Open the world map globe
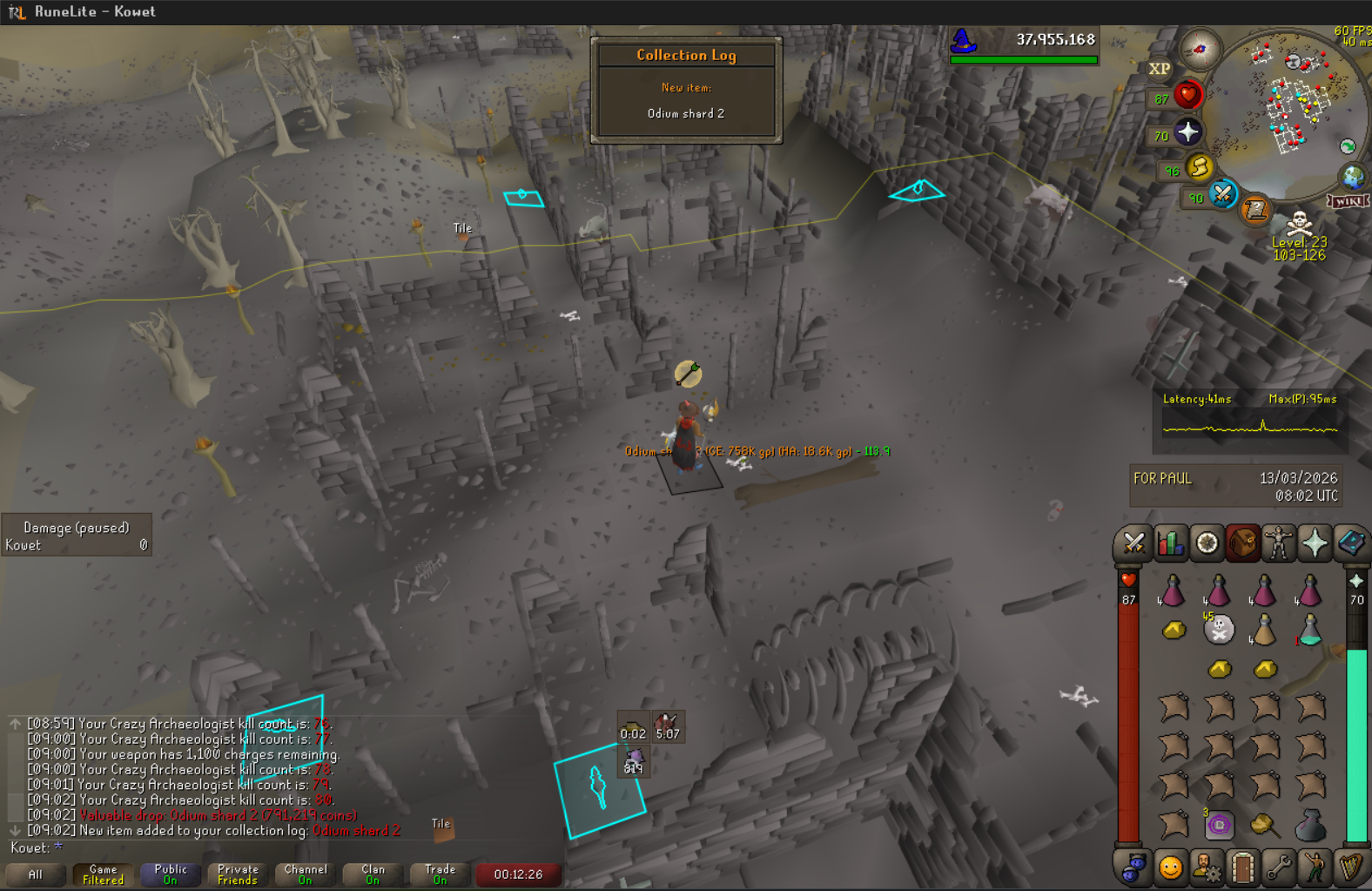This screenshot has width=1372, height=891. click(1352, 178)
